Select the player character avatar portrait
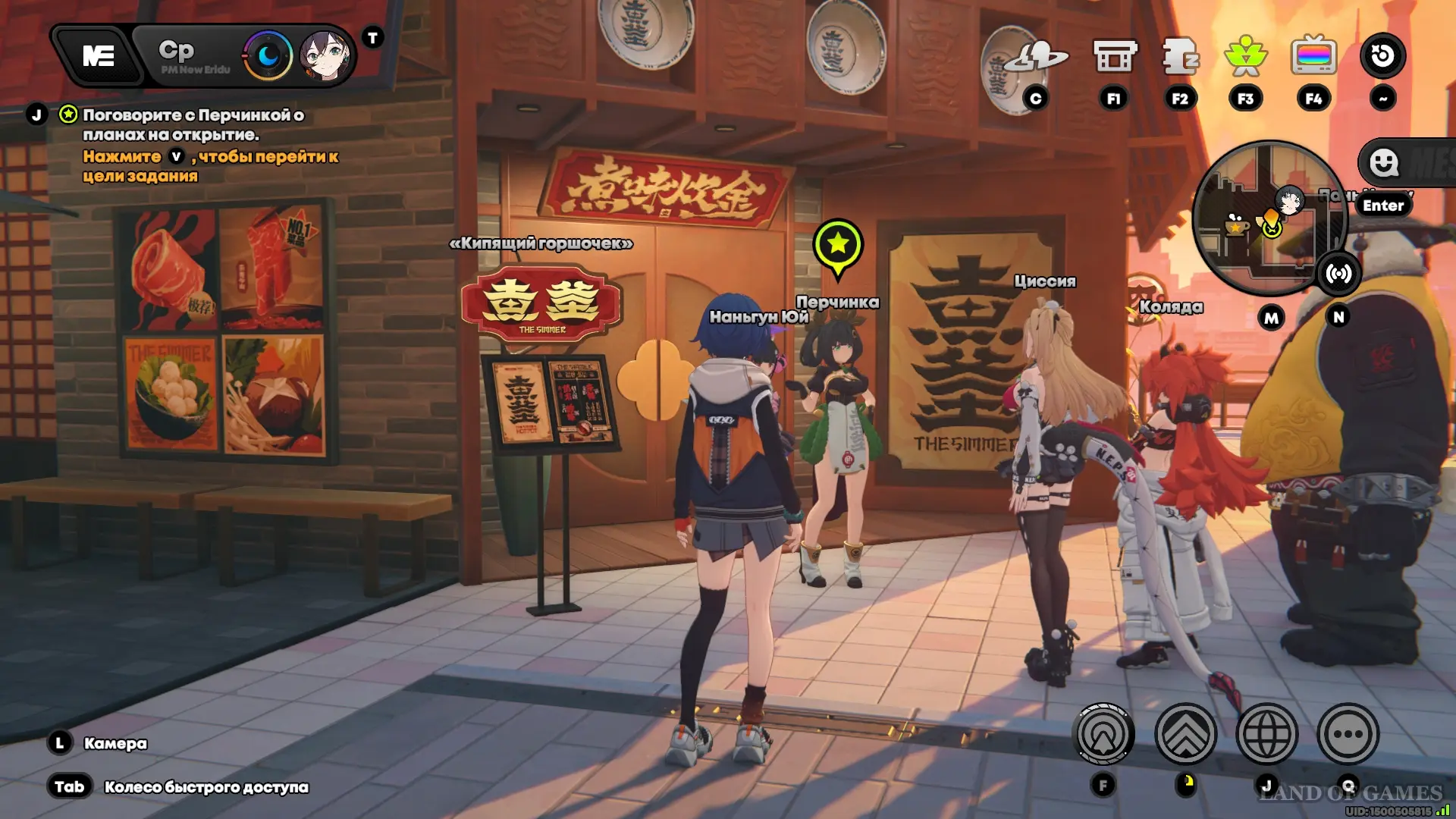The image size is (1456, 819). click(x=325, y=55)
